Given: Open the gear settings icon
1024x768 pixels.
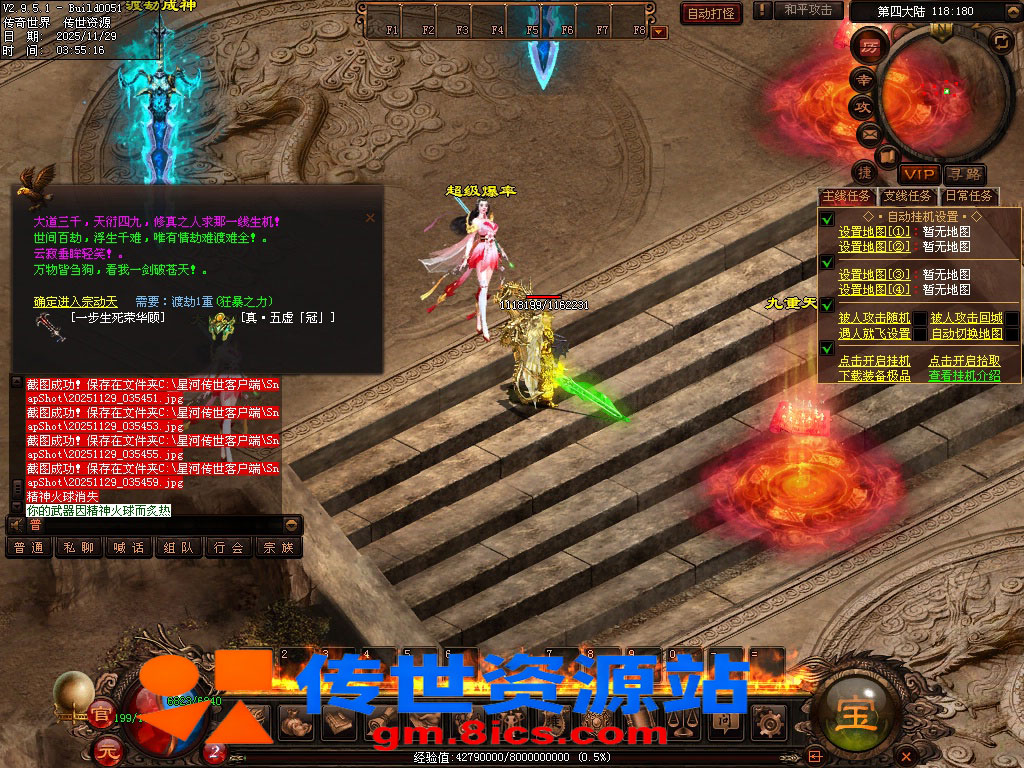Looking at the screenshot, I should click(x=769, y=721).
